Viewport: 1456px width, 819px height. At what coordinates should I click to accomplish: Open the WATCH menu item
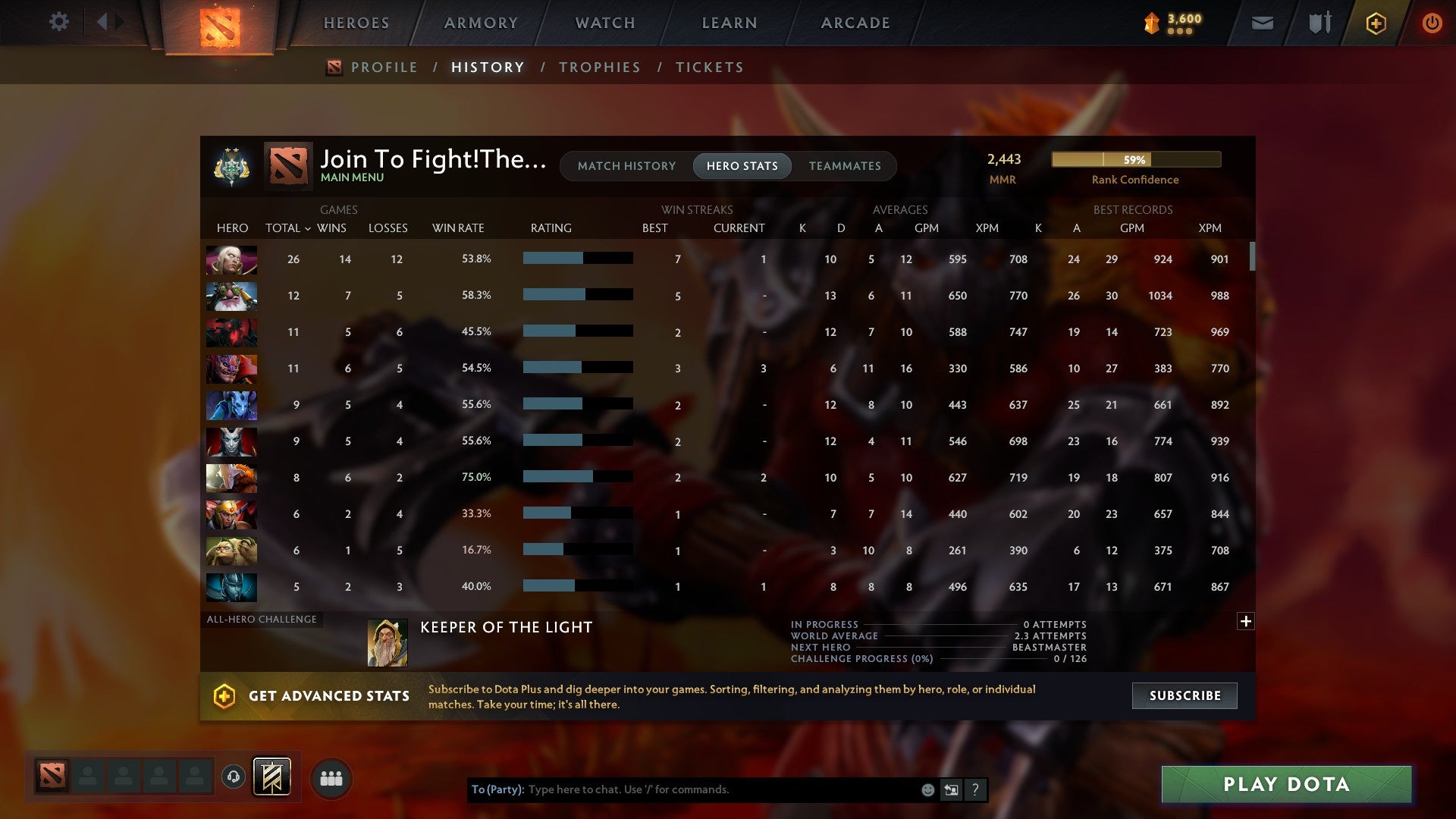click(x=604, y=23)
